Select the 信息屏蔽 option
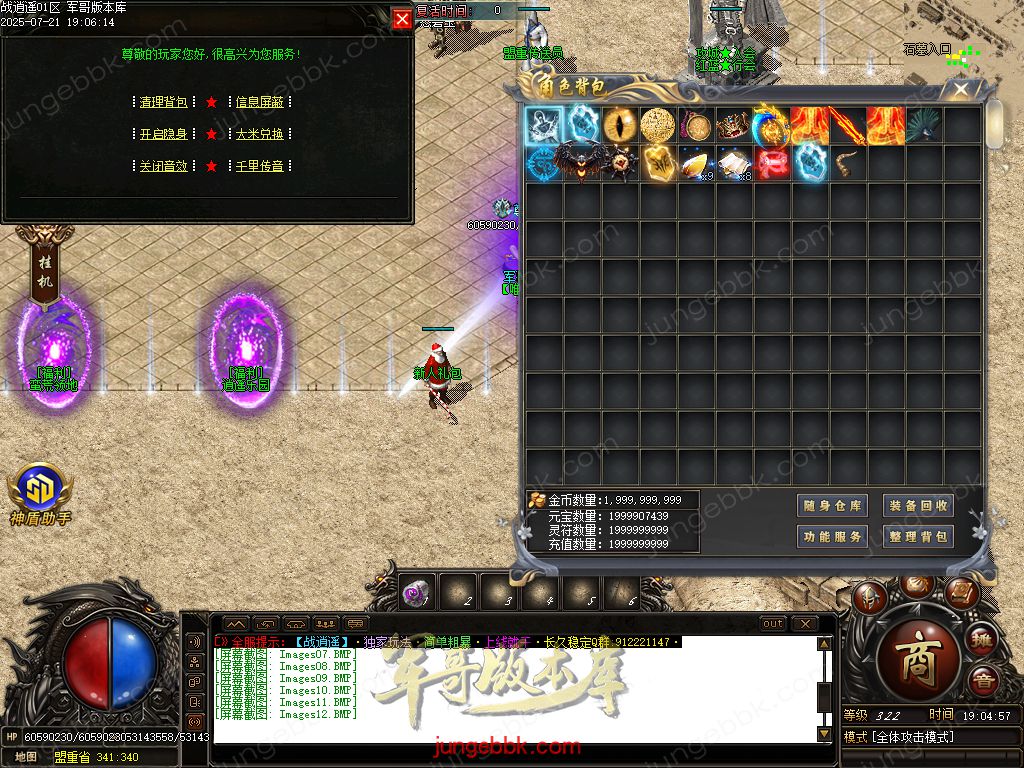 tap(260, 102)
